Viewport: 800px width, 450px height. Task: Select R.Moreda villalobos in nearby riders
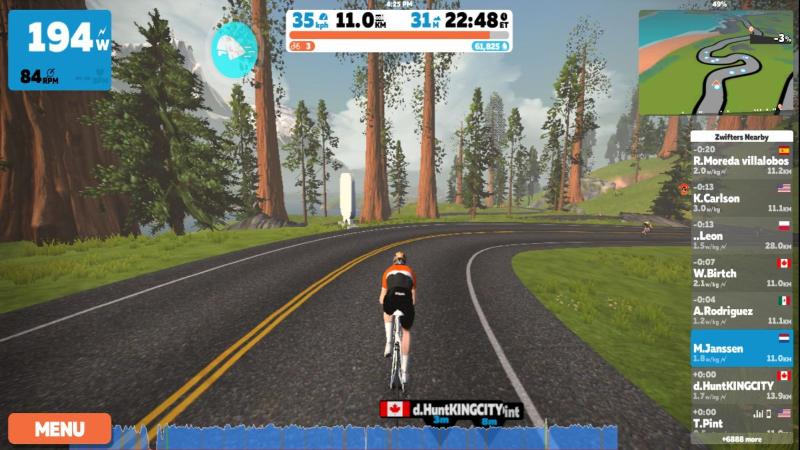click(x=741, y=162)
